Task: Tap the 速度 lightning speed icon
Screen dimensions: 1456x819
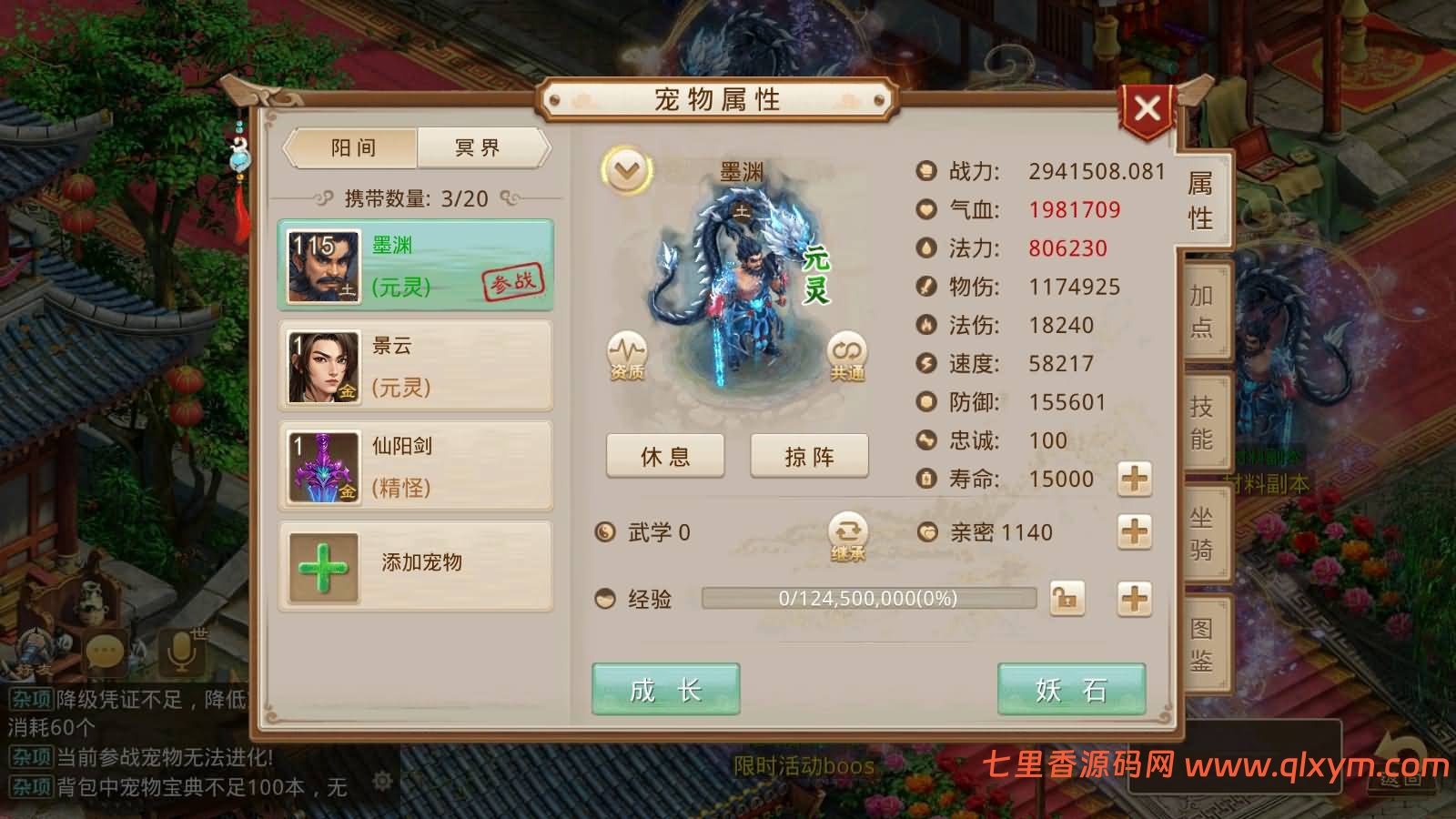Action: (x=927, y=364)
